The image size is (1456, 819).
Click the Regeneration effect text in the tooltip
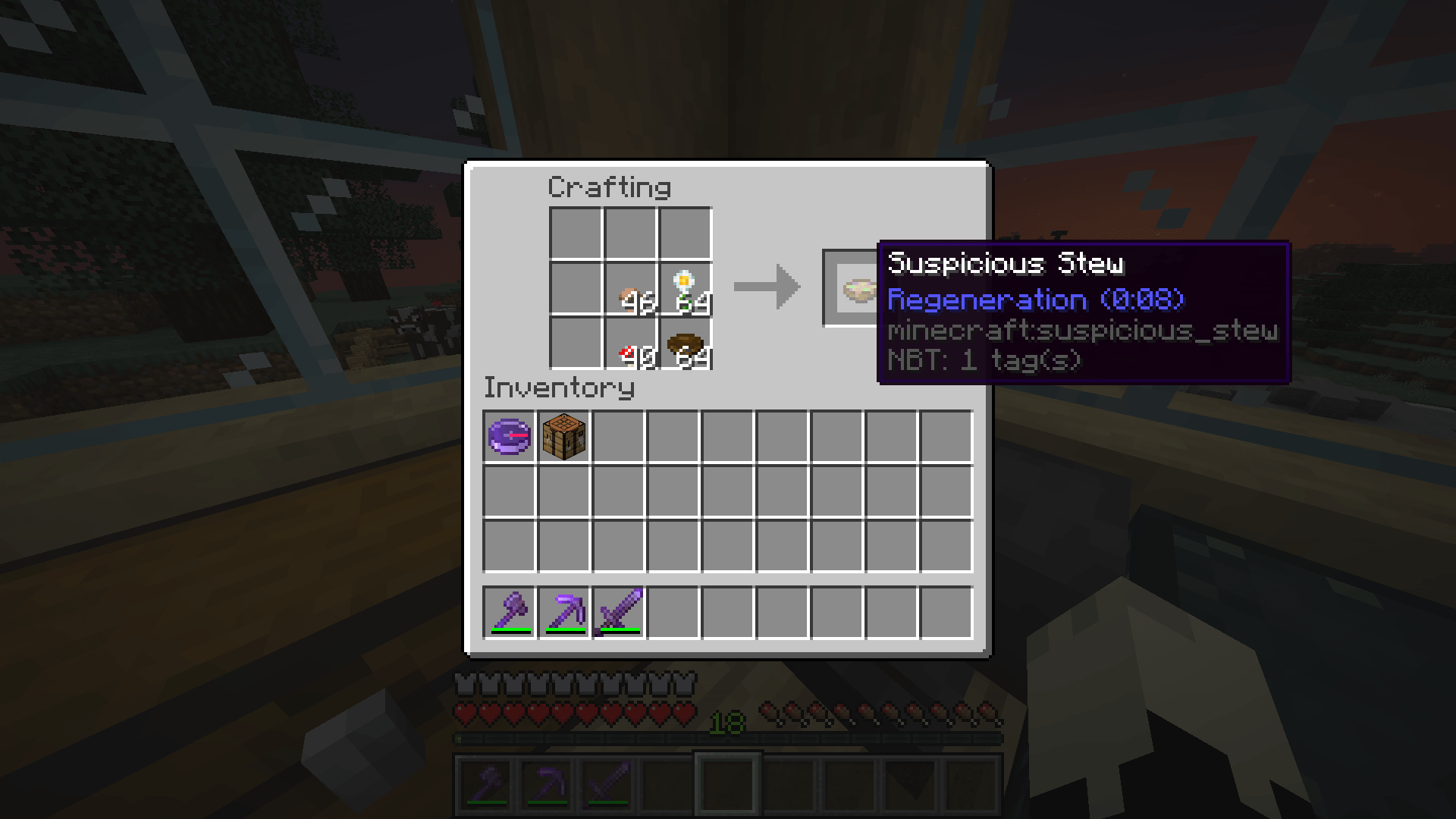1035,299
